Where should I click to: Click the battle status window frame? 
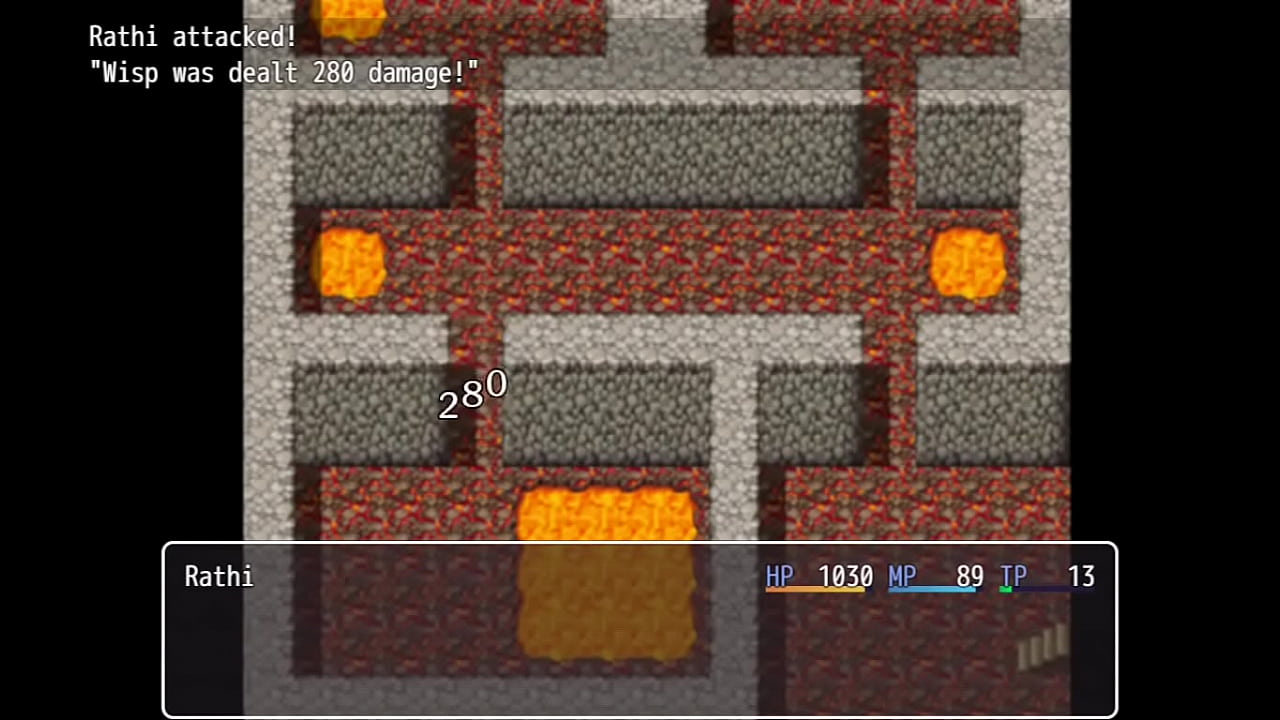pos(640,543)
